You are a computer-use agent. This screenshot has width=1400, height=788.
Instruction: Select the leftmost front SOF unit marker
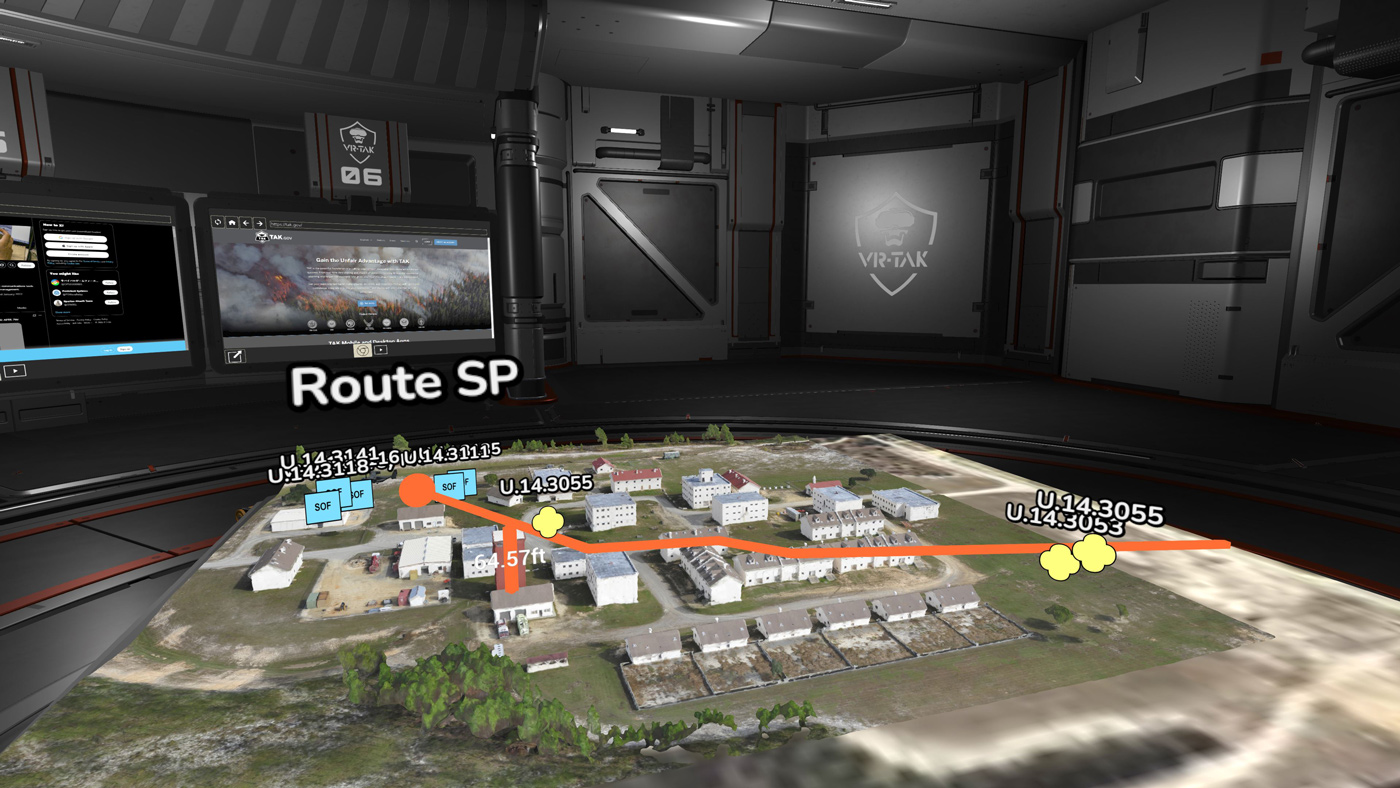point(323,507)
